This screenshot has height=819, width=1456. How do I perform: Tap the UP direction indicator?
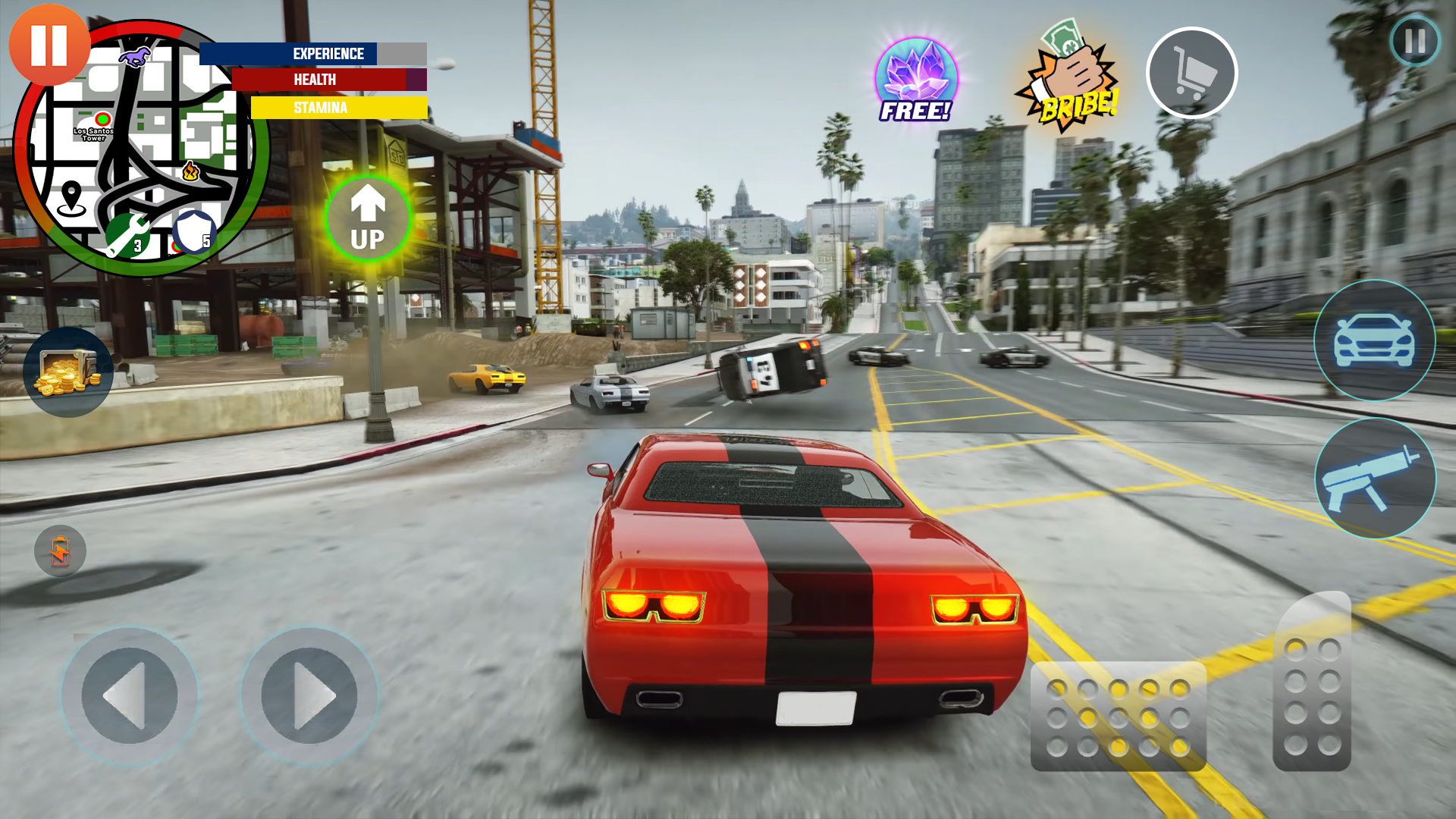pyautogui.click(x=367, y=219)
